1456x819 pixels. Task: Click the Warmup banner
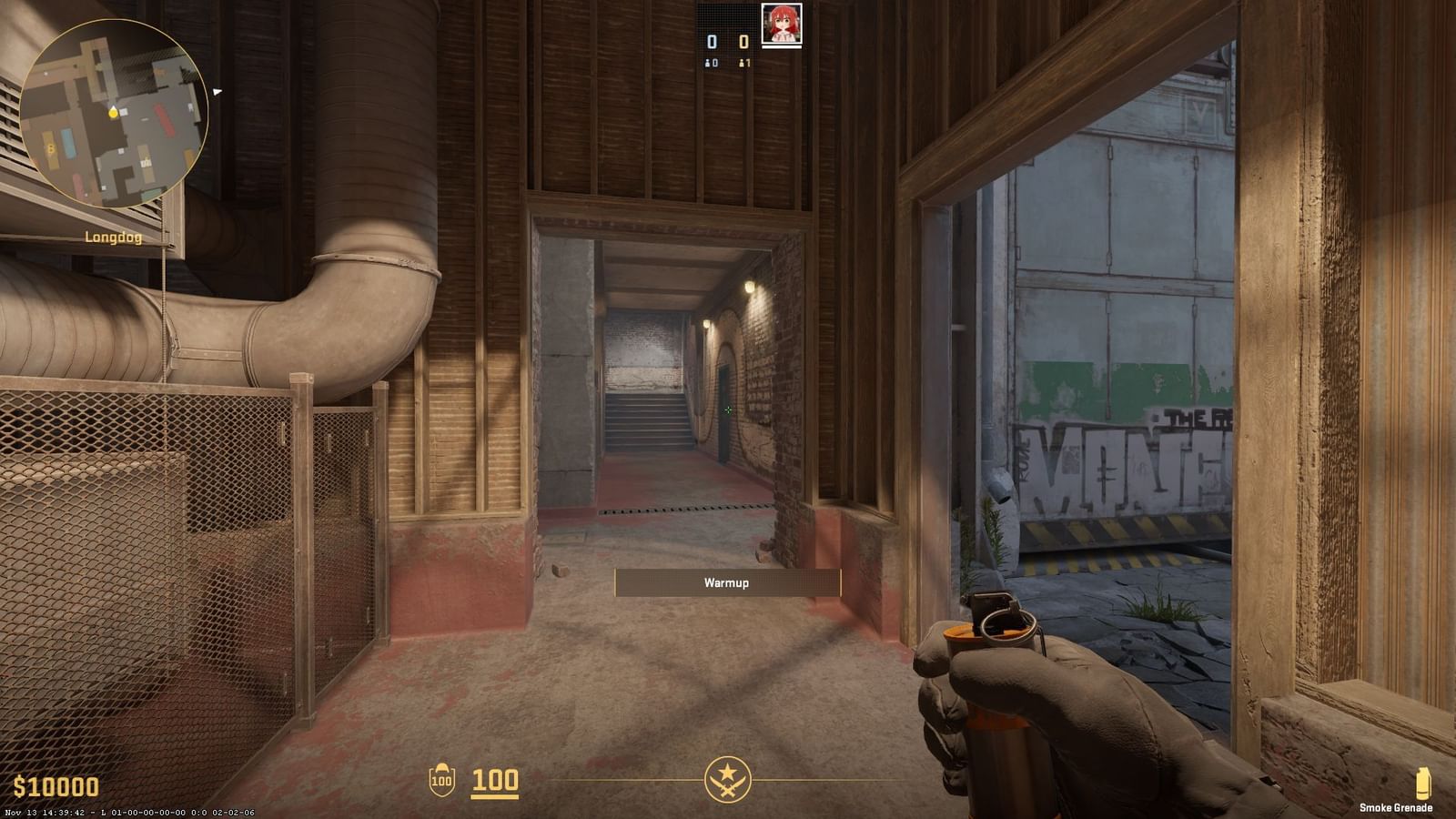(x=727, y=583)
